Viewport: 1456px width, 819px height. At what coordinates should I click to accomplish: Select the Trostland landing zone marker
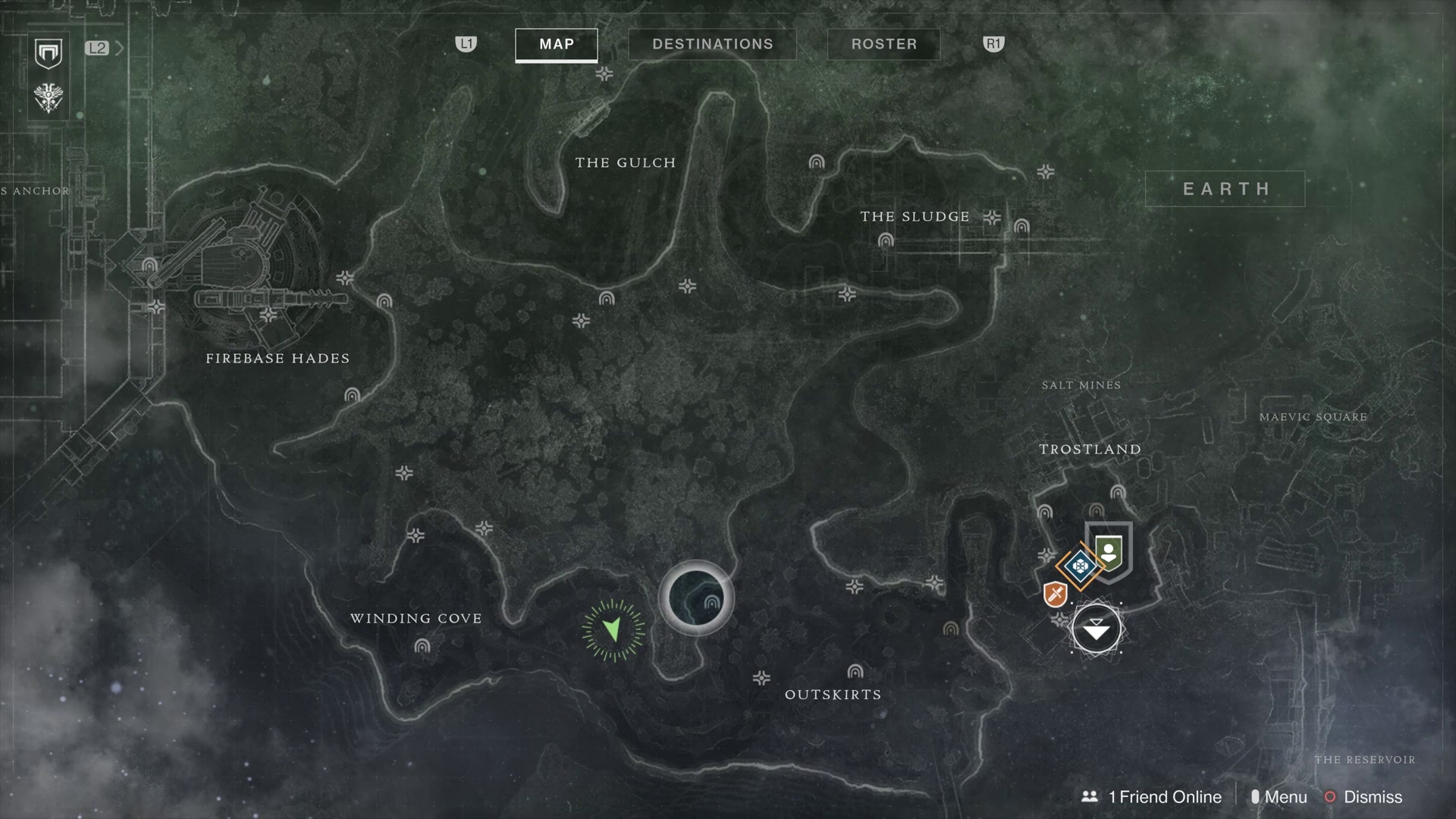tap(1096, 629)
